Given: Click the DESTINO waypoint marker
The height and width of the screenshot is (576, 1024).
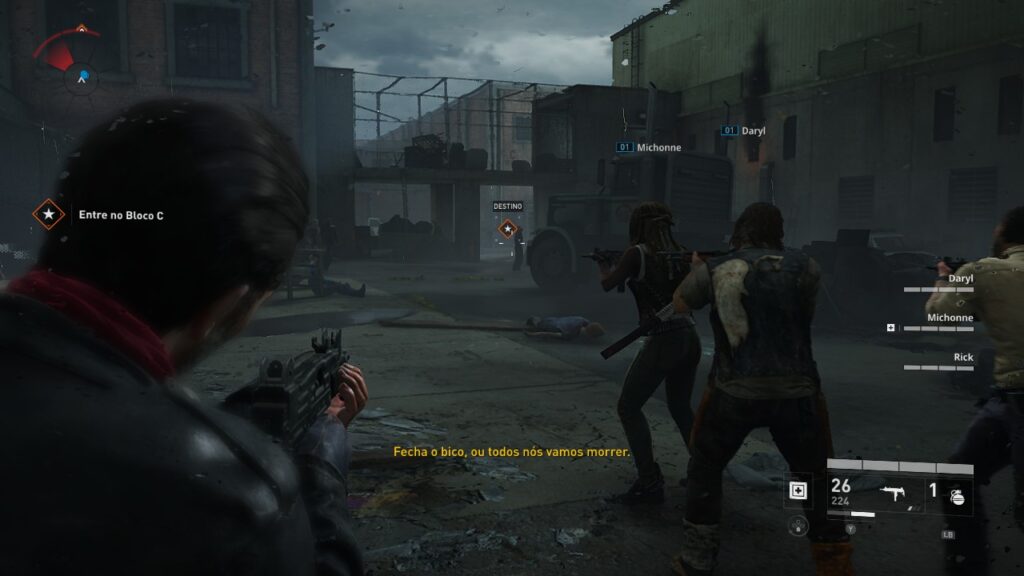Looking at the screenshot, I should tap(508, 230).
